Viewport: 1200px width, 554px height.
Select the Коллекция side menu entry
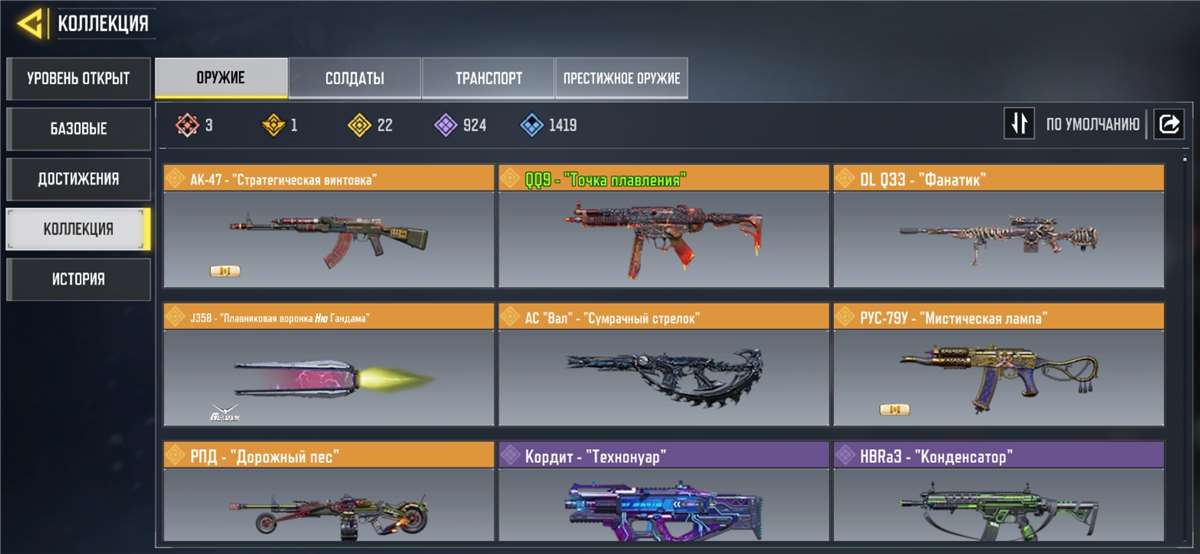coord(78,229)
